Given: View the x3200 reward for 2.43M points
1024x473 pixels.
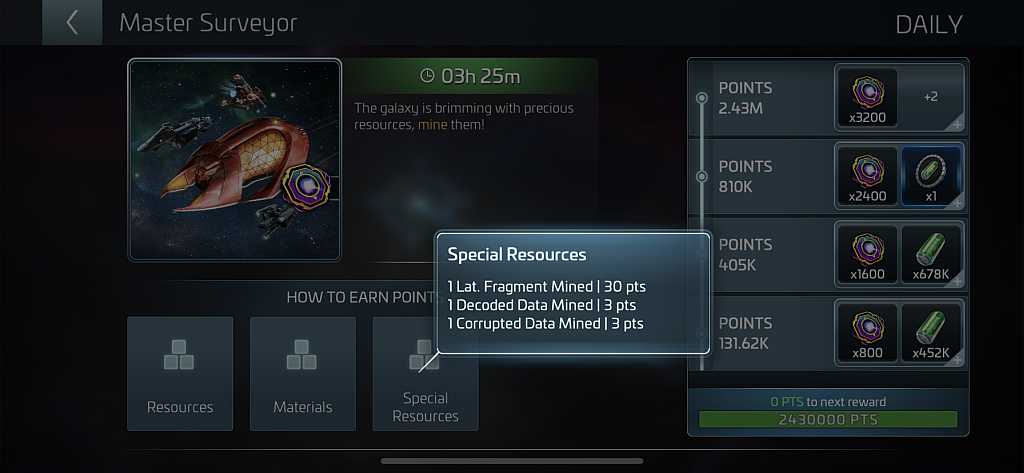Looking at the screenshot, I should click(866, 99).
